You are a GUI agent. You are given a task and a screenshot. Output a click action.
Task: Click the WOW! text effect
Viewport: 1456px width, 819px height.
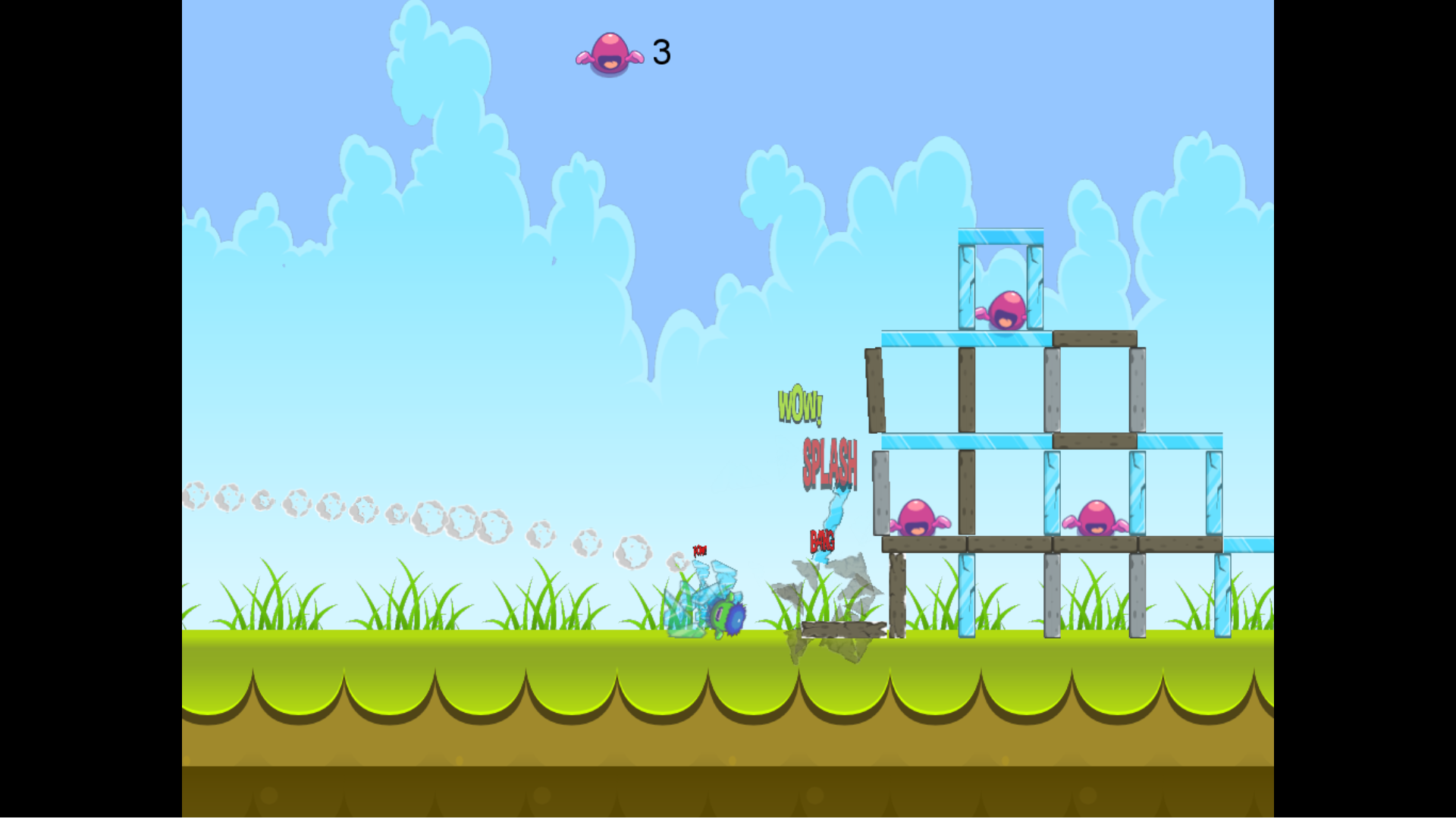800,406
